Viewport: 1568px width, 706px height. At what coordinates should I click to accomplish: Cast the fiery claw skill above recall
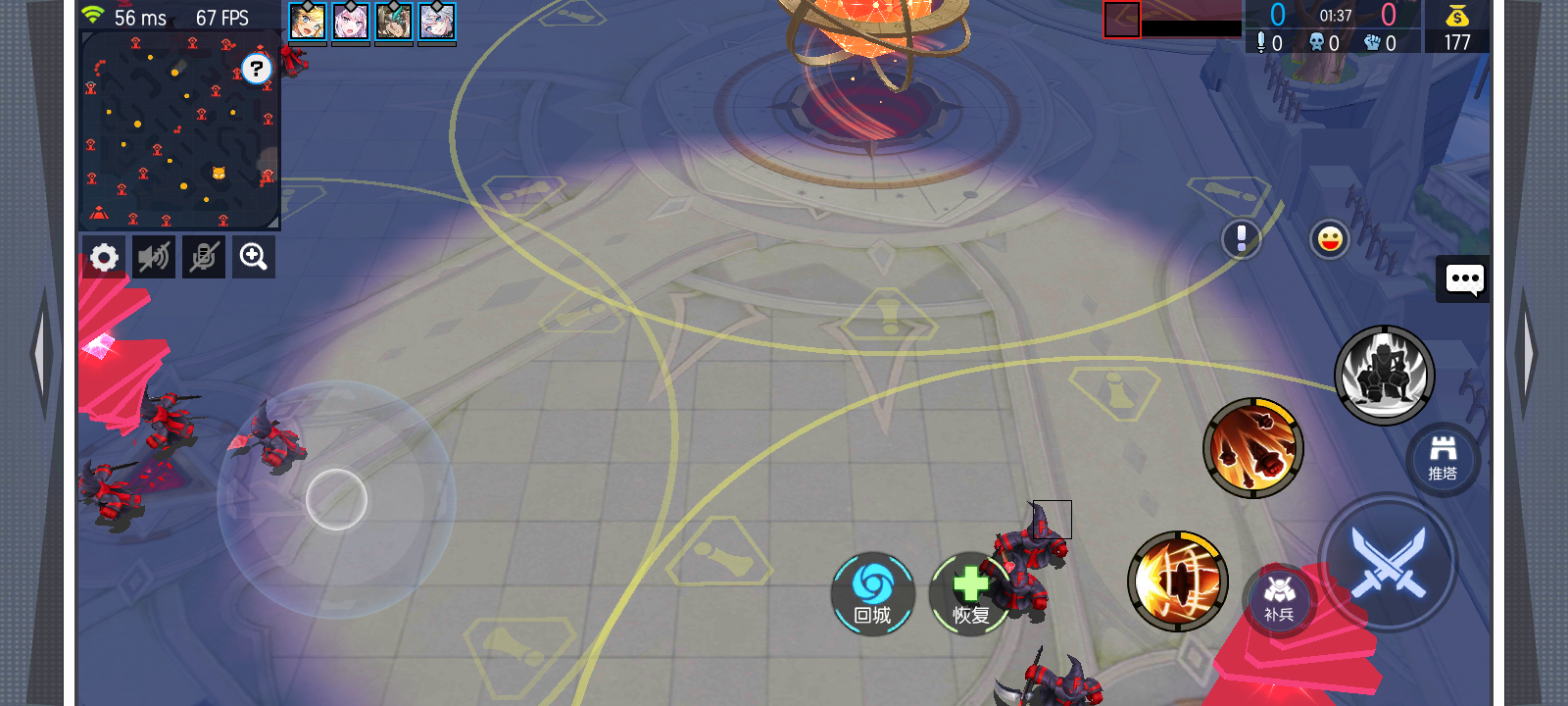[1255, 447]
